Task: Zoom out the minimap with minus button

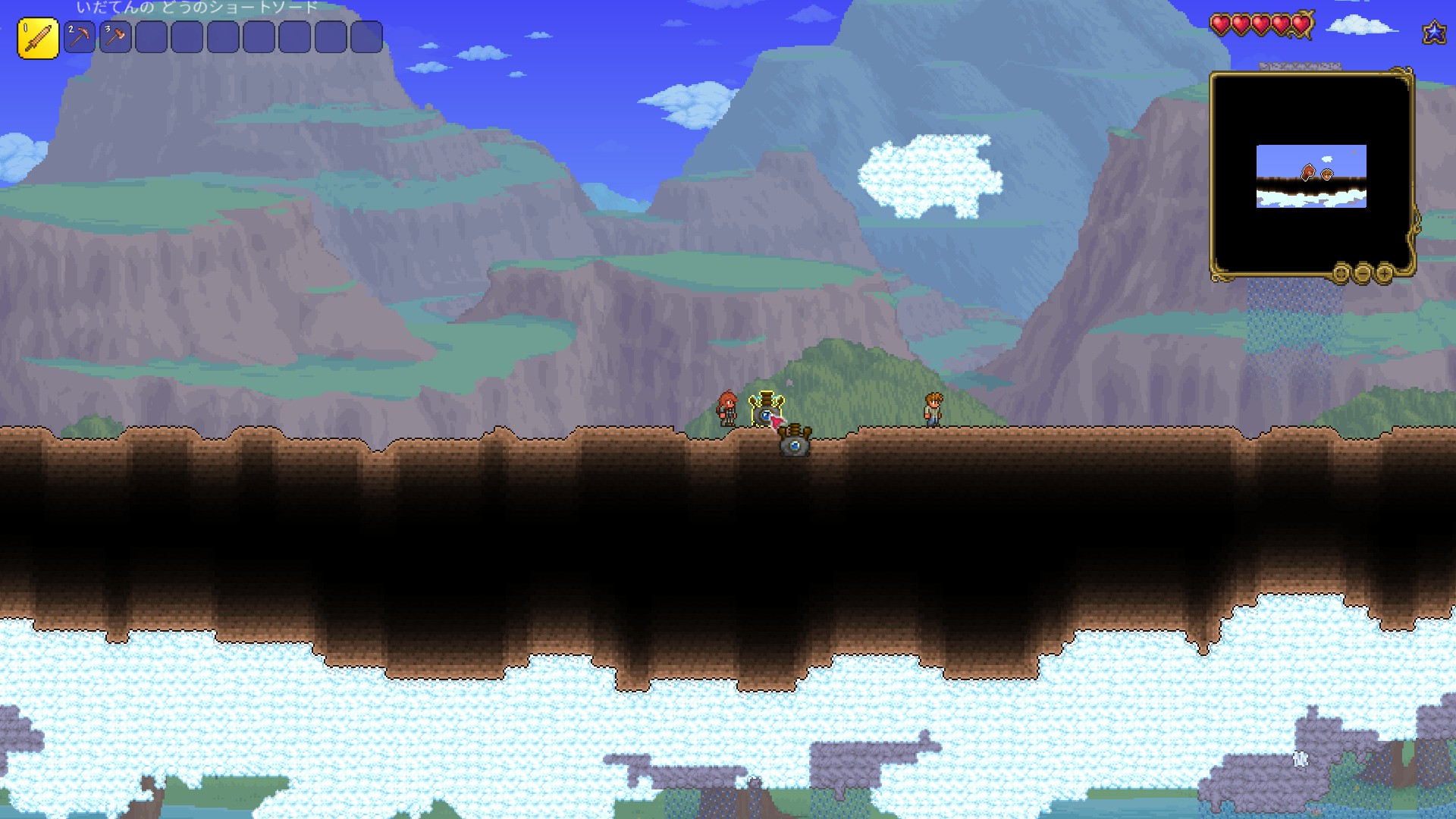Action: pyautogui.click(x=1363, y=273)
